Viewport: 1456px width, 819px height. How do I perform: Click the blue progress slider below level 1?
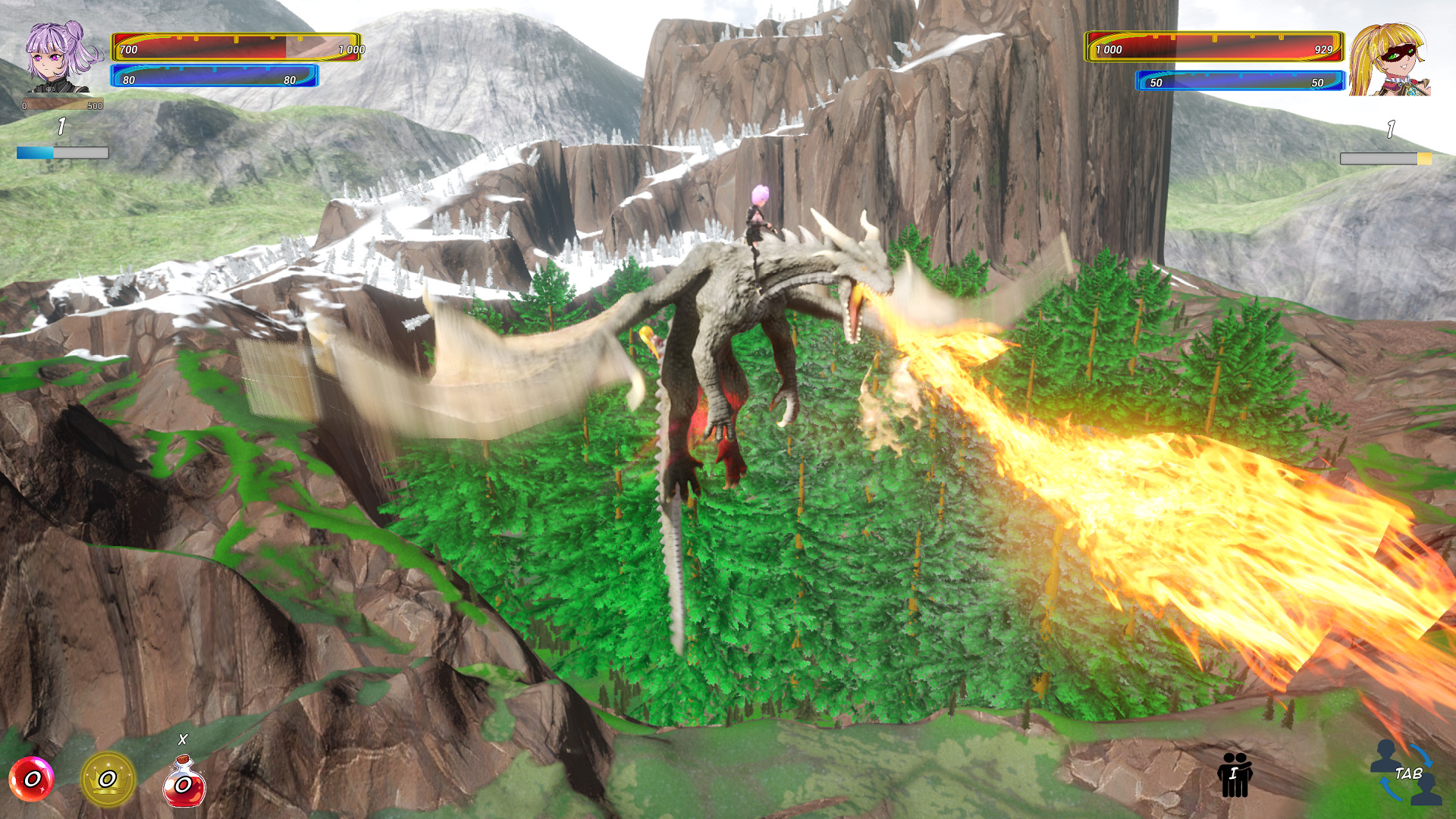point(61,152)
